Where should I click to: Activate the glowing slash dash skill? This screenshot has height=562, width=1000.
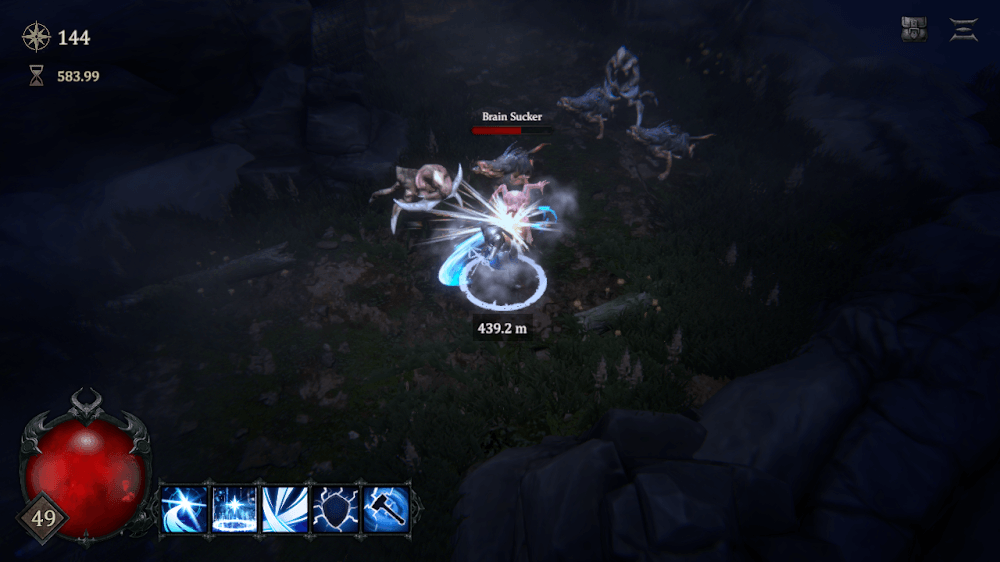click(185, 509)
